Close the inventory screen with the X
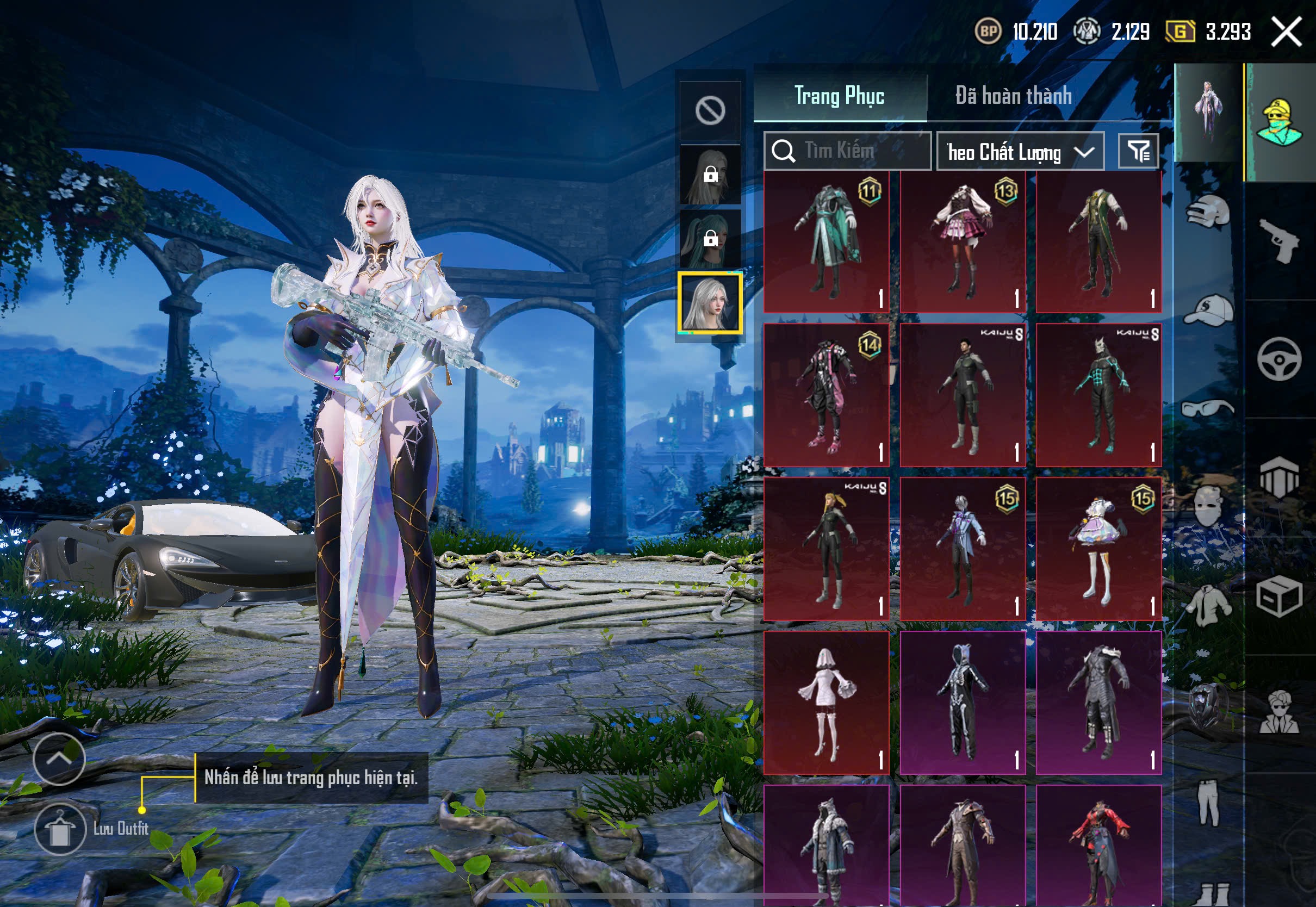This screenshot has height=907, width=1316. [x=1286, y=32]
